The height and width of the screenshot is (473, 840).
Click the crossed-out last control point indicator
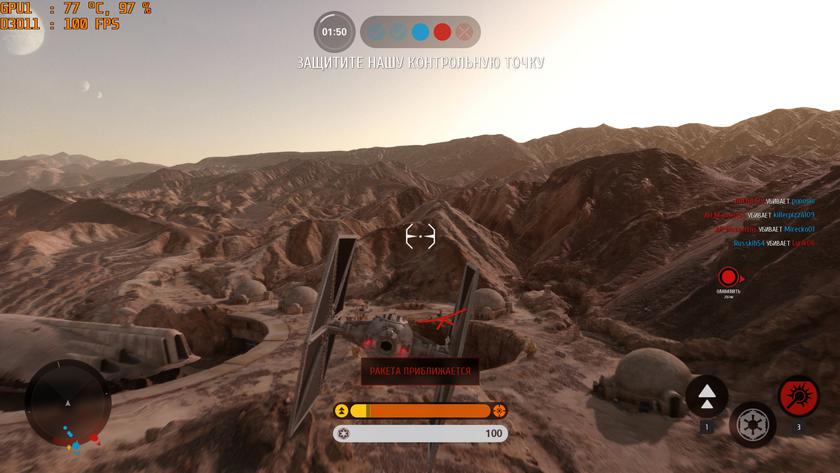tap(464, 32)
